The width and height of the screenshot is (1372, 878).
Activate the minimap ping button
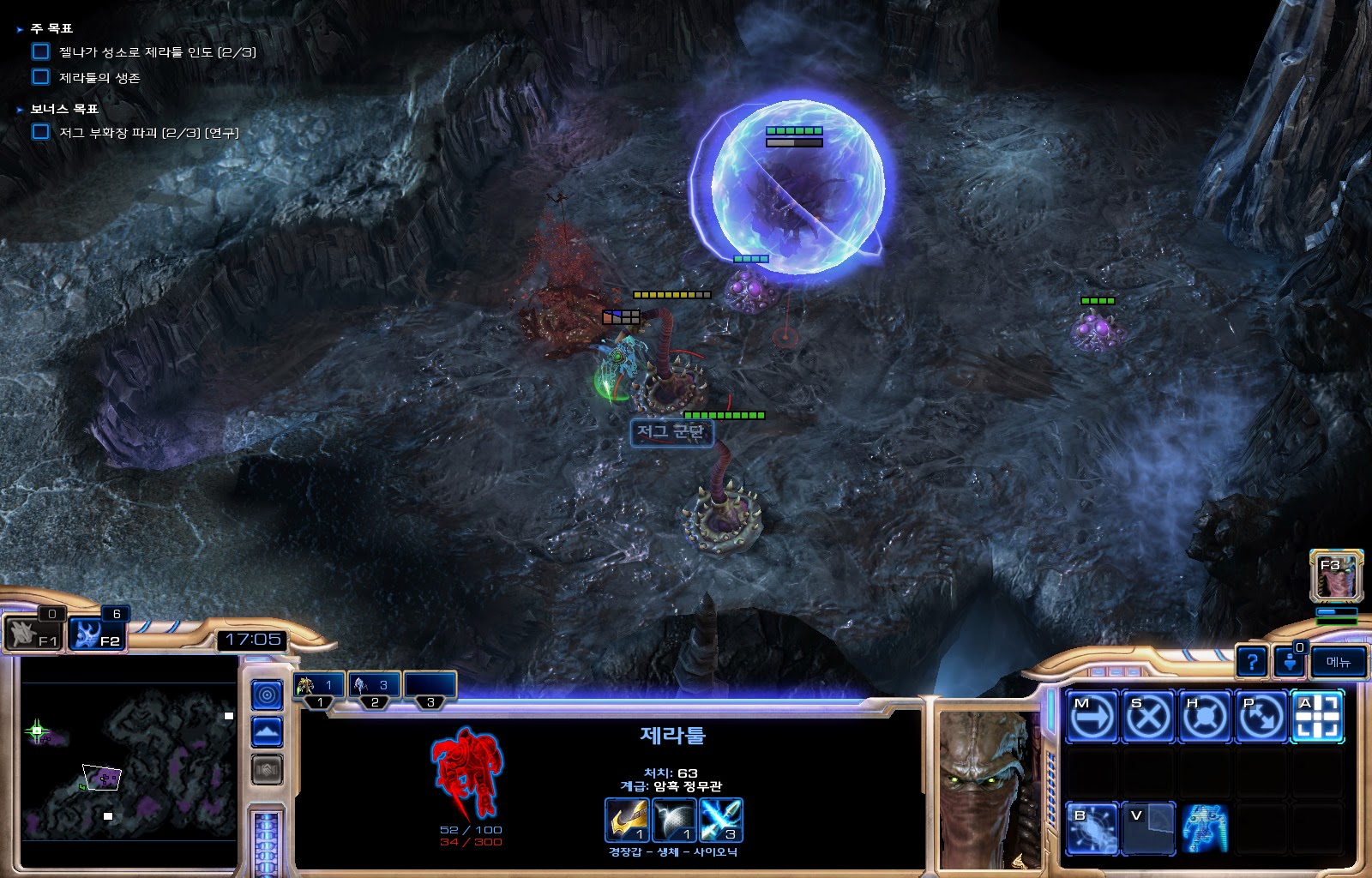tap(267, 695)
